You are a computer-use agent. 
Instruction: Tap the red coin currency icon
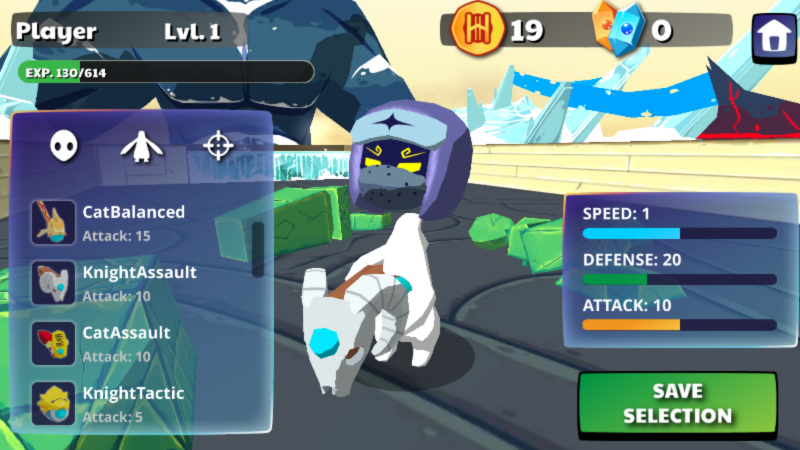point(474,29)
